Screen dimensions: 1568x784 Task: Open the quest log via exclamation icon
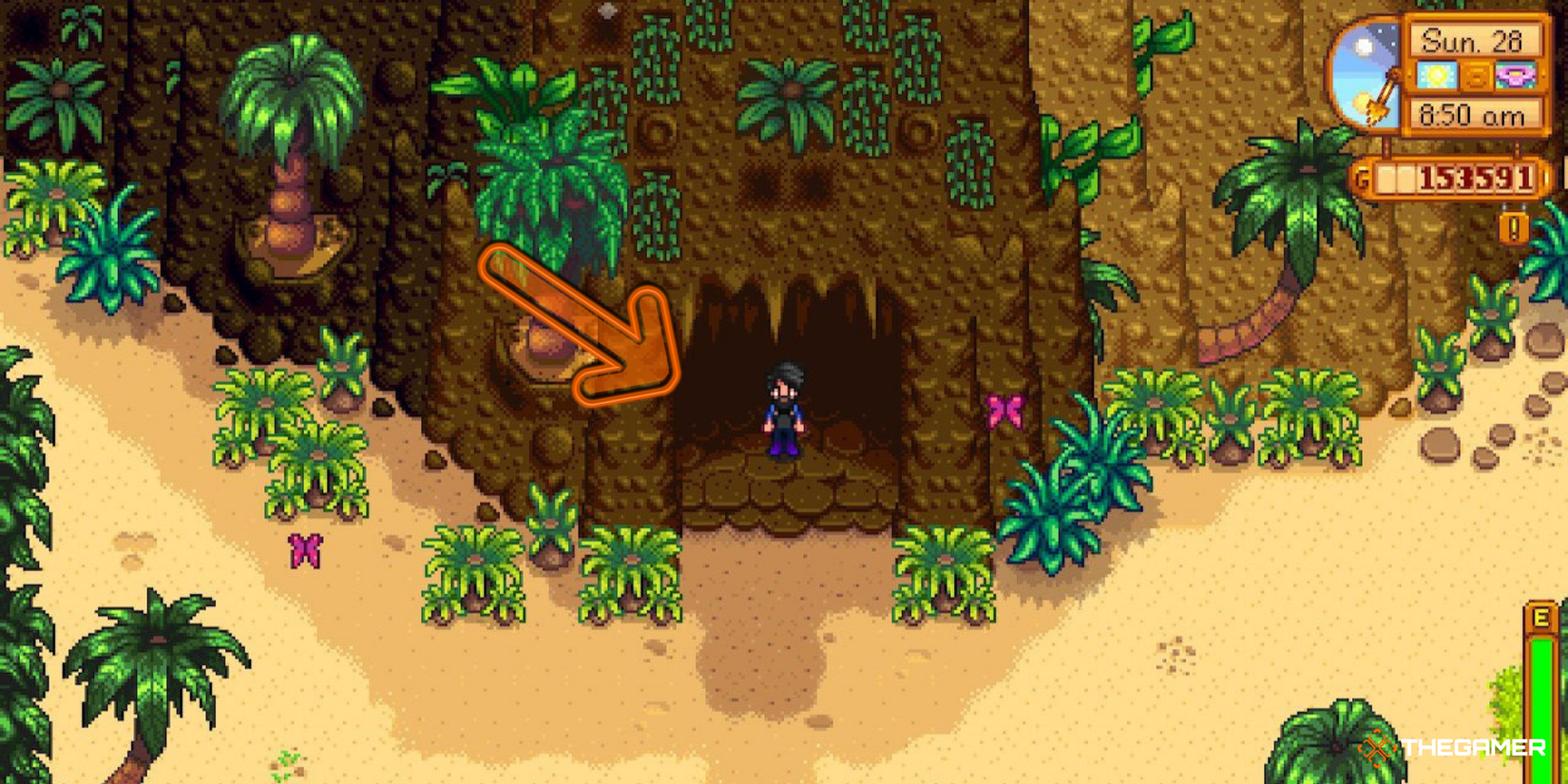pos(1513,228)
